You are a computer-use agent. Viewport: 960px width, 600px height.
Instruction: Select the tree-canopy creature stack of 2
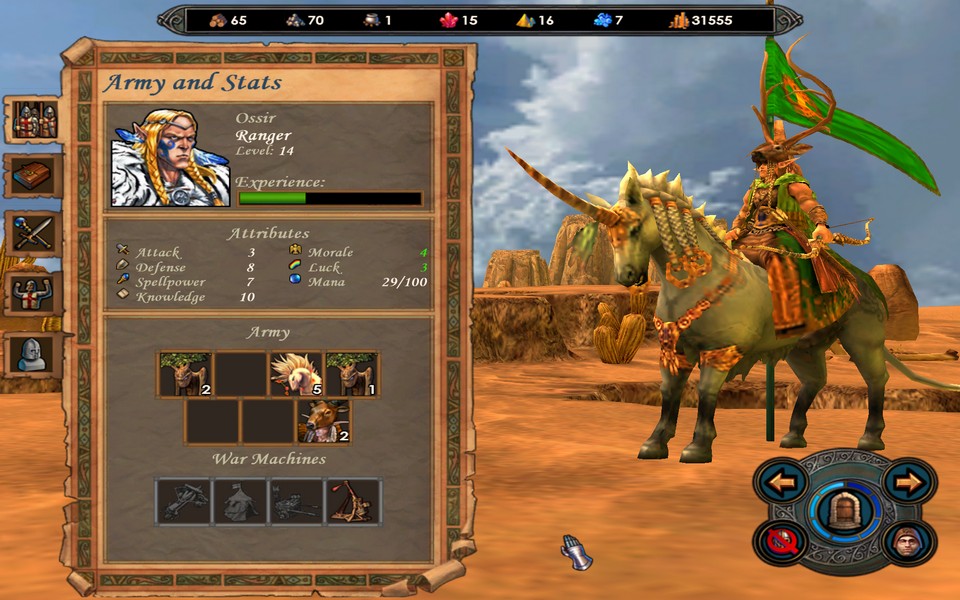(x=184, y=374)
